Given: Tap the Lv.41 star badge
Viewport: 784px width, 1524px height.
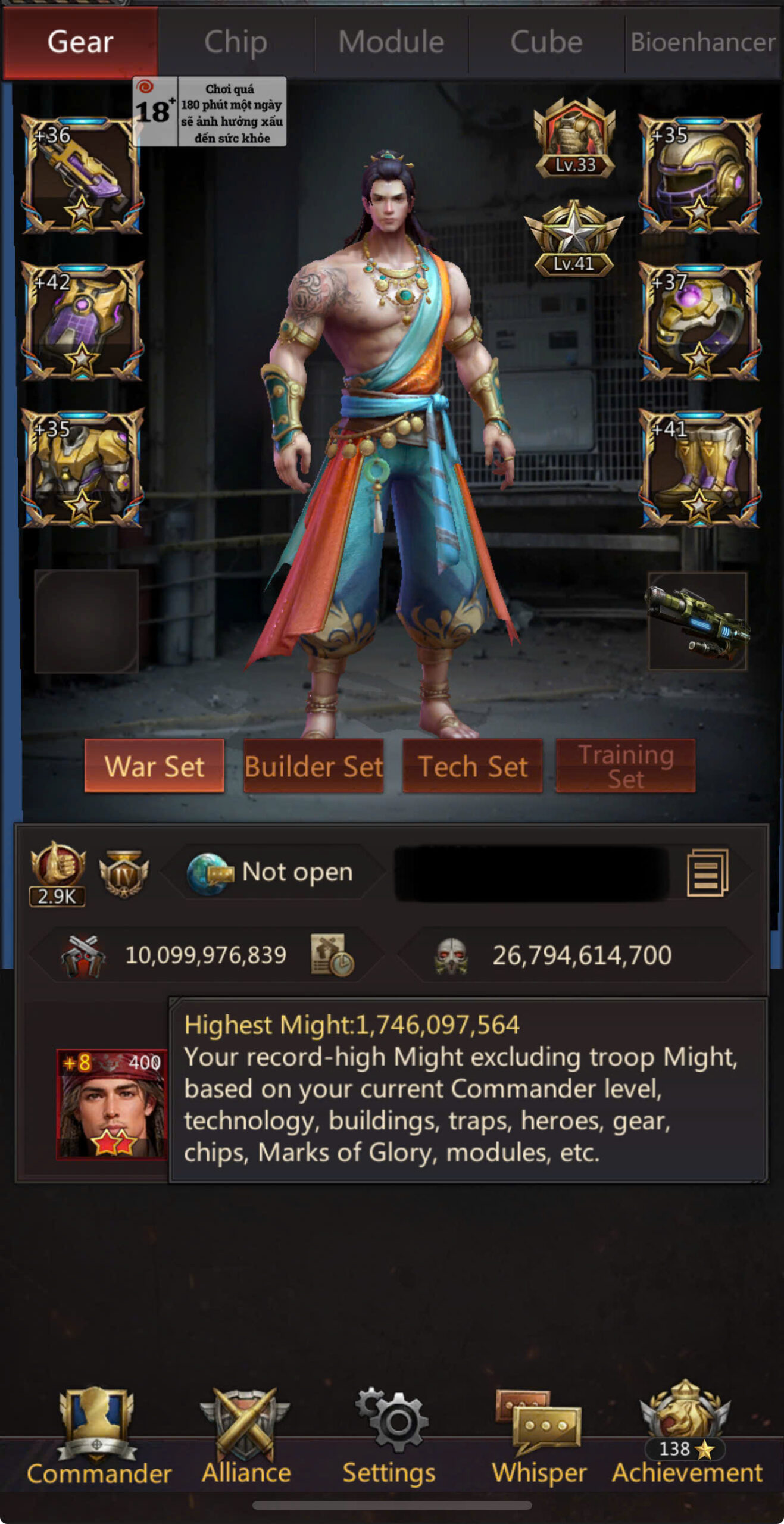Looking at the screenshot, I should pyautogui.click(x=574, y=239).
